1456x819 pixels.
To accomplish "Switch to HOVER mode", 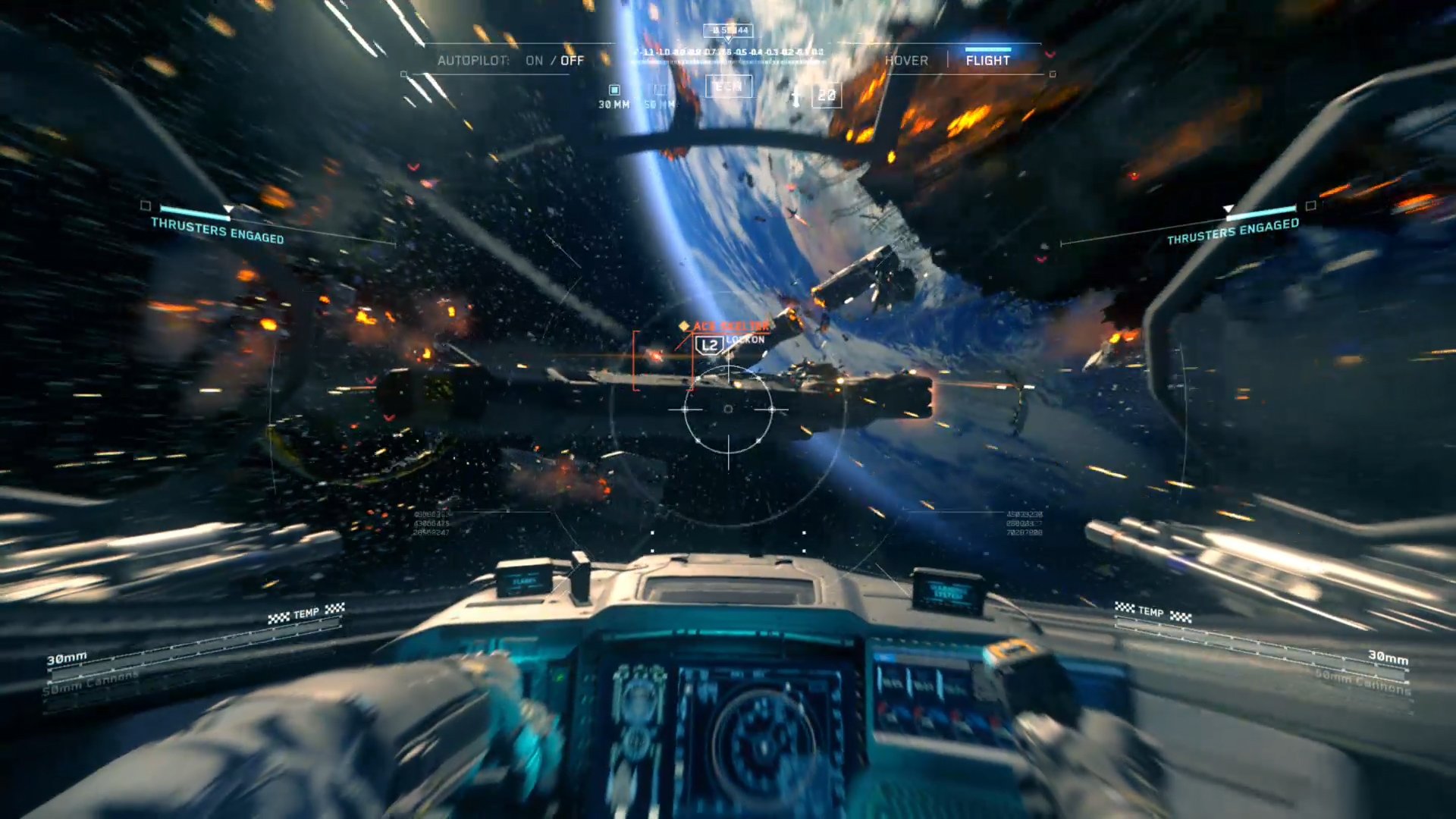I will click(906, 61).
